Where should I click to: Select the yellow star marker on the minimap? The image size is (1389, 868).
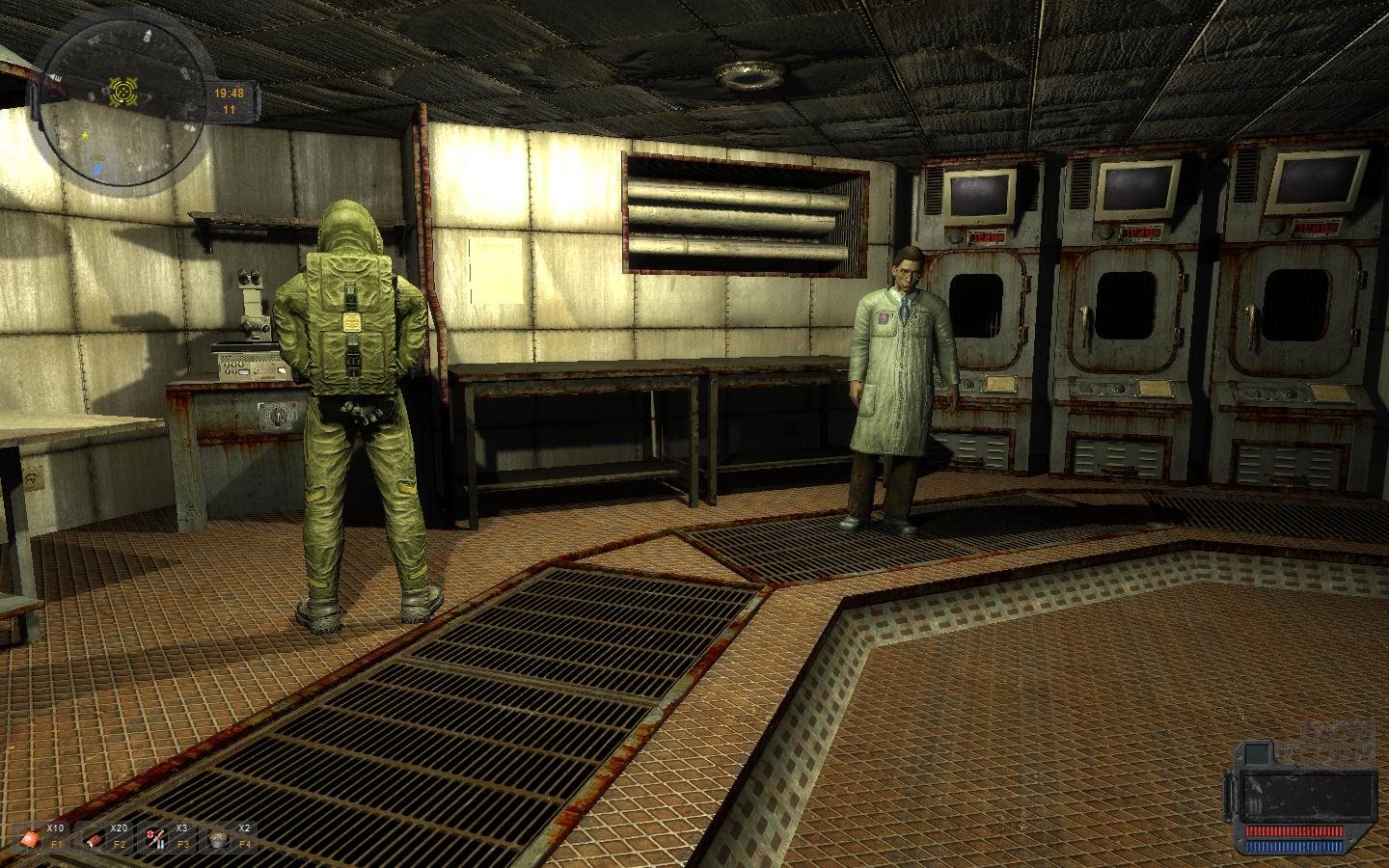pyautogui.click(x=84, y=135)
